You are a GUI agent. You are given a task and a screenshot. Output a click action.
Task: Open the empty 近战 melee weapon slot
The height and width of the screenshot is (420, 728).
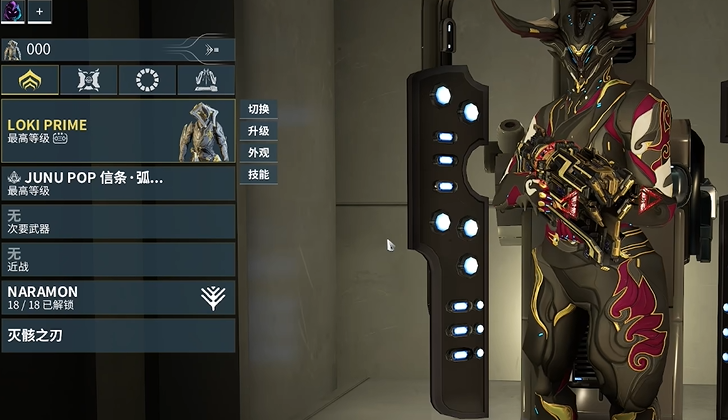118,259
